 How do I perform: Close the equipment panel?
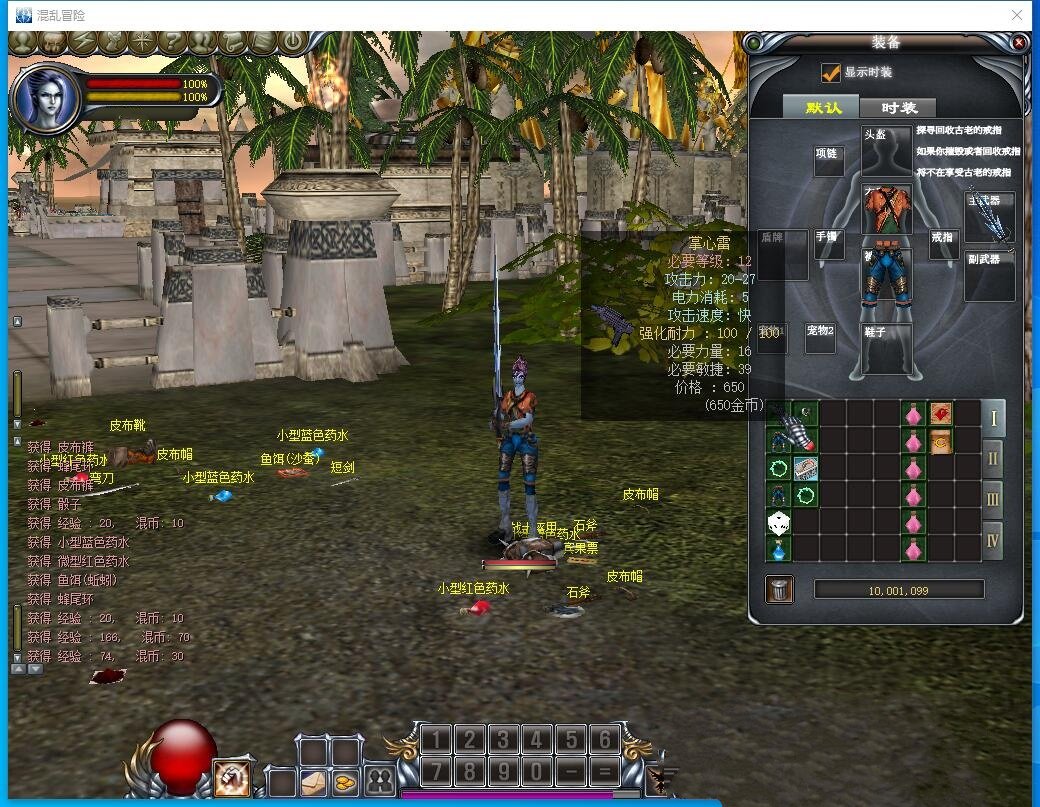pos(1019,43)
